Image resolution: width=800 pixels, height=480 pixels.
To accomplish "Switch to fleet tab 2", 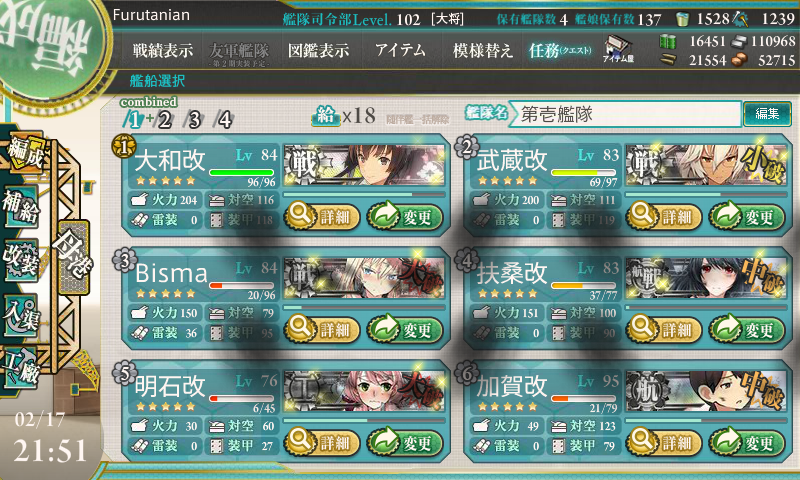I will coord(165,120).
